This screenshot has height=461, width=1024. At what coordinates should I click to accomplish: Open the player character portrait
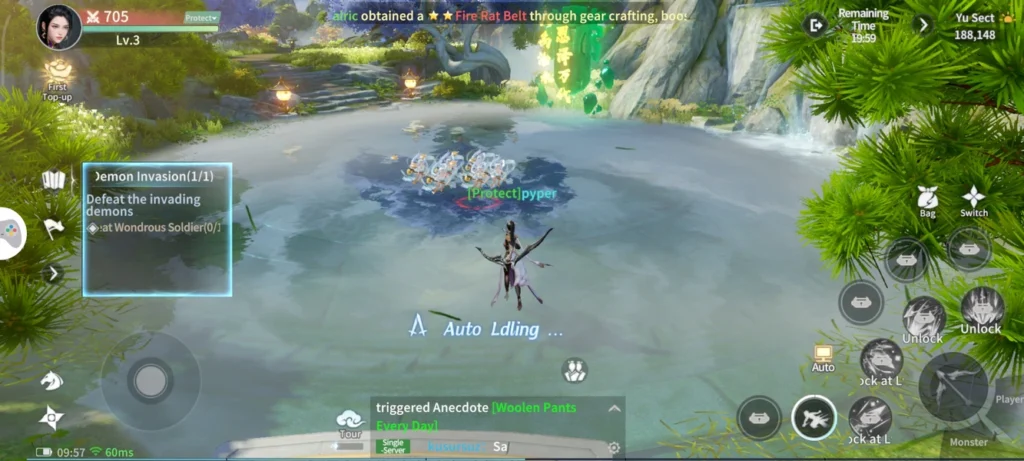[59, 27]
